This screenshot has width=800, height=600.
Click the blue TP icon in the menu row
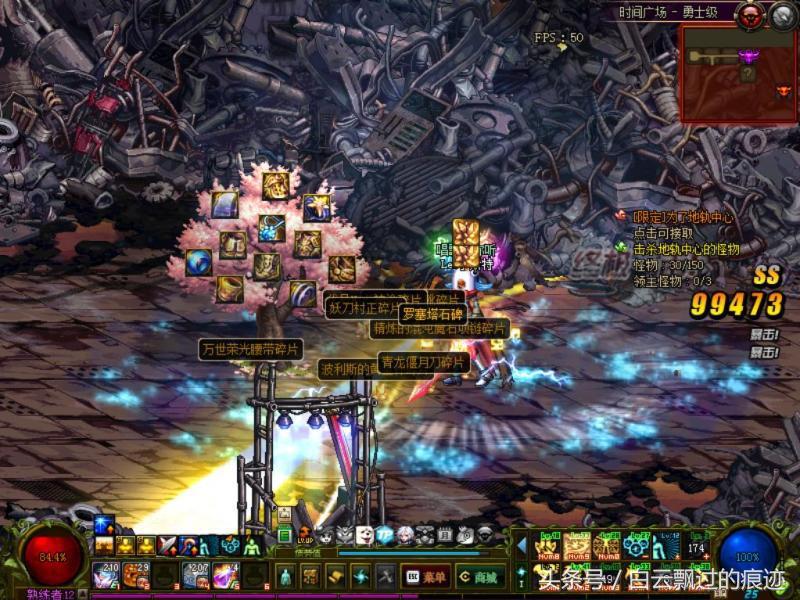(384, 536)
